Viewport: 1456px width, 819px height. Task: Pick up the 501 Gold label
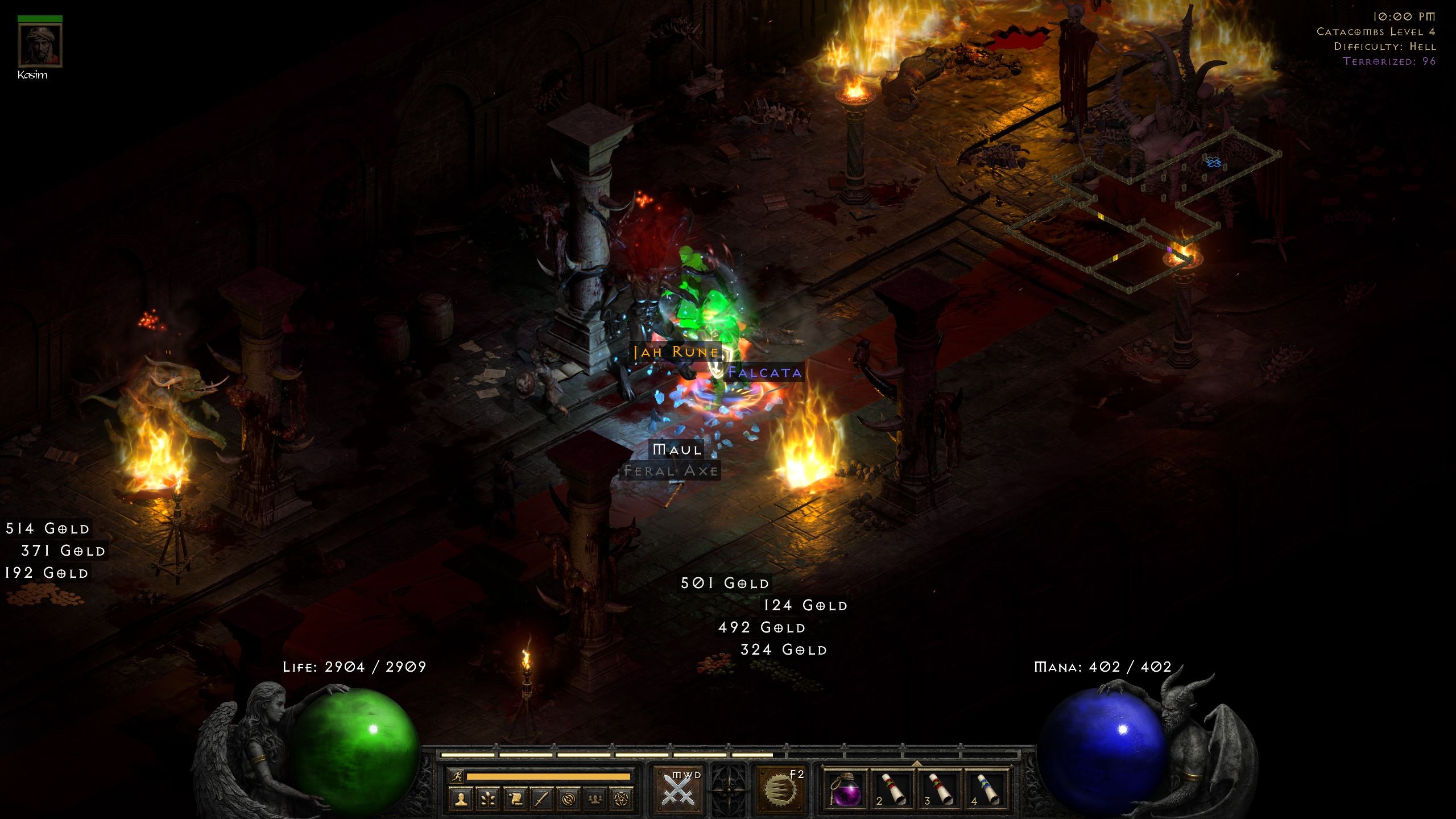[725, 583]
